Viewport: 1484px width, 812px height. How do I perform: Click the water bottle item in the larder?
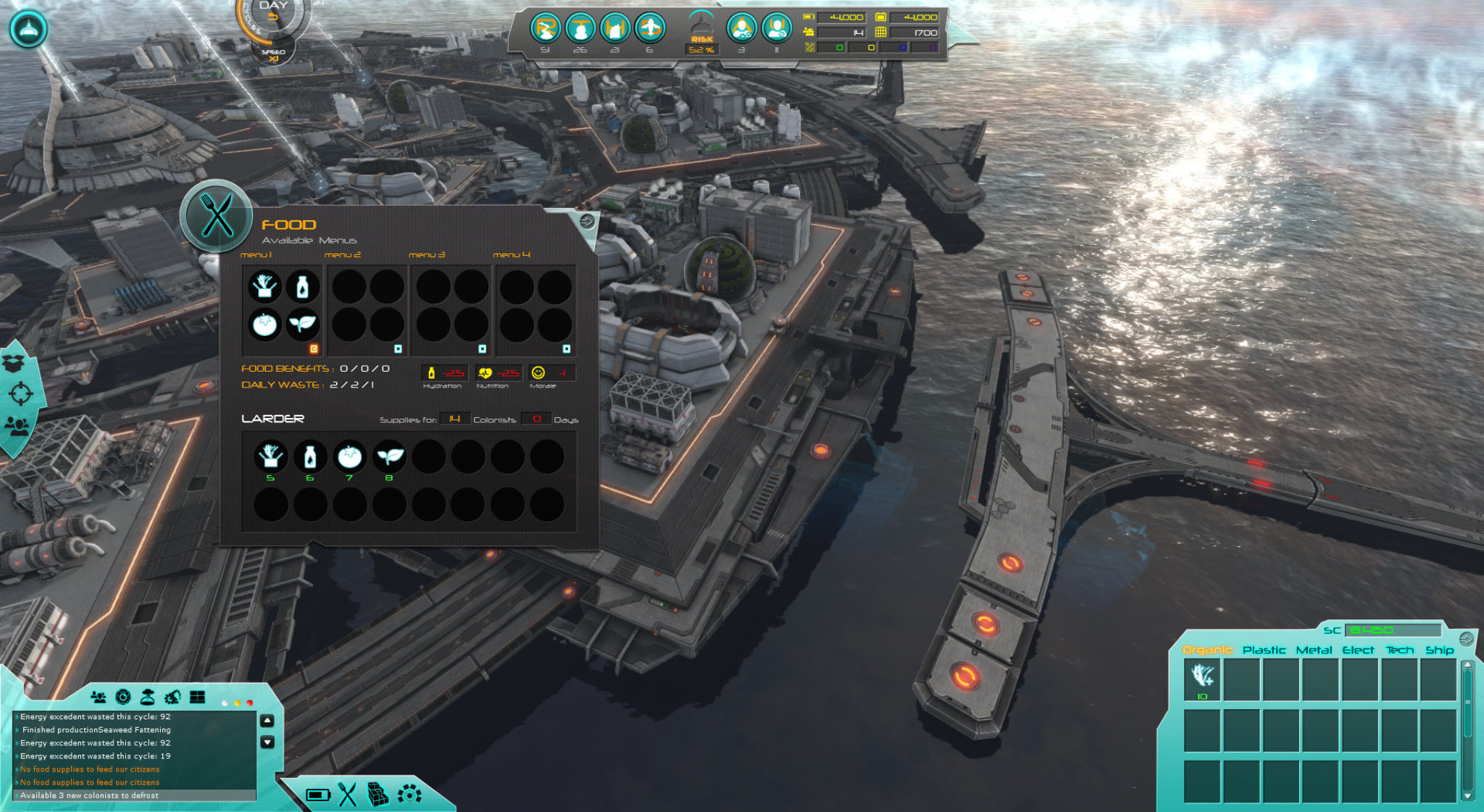[310, 457]
